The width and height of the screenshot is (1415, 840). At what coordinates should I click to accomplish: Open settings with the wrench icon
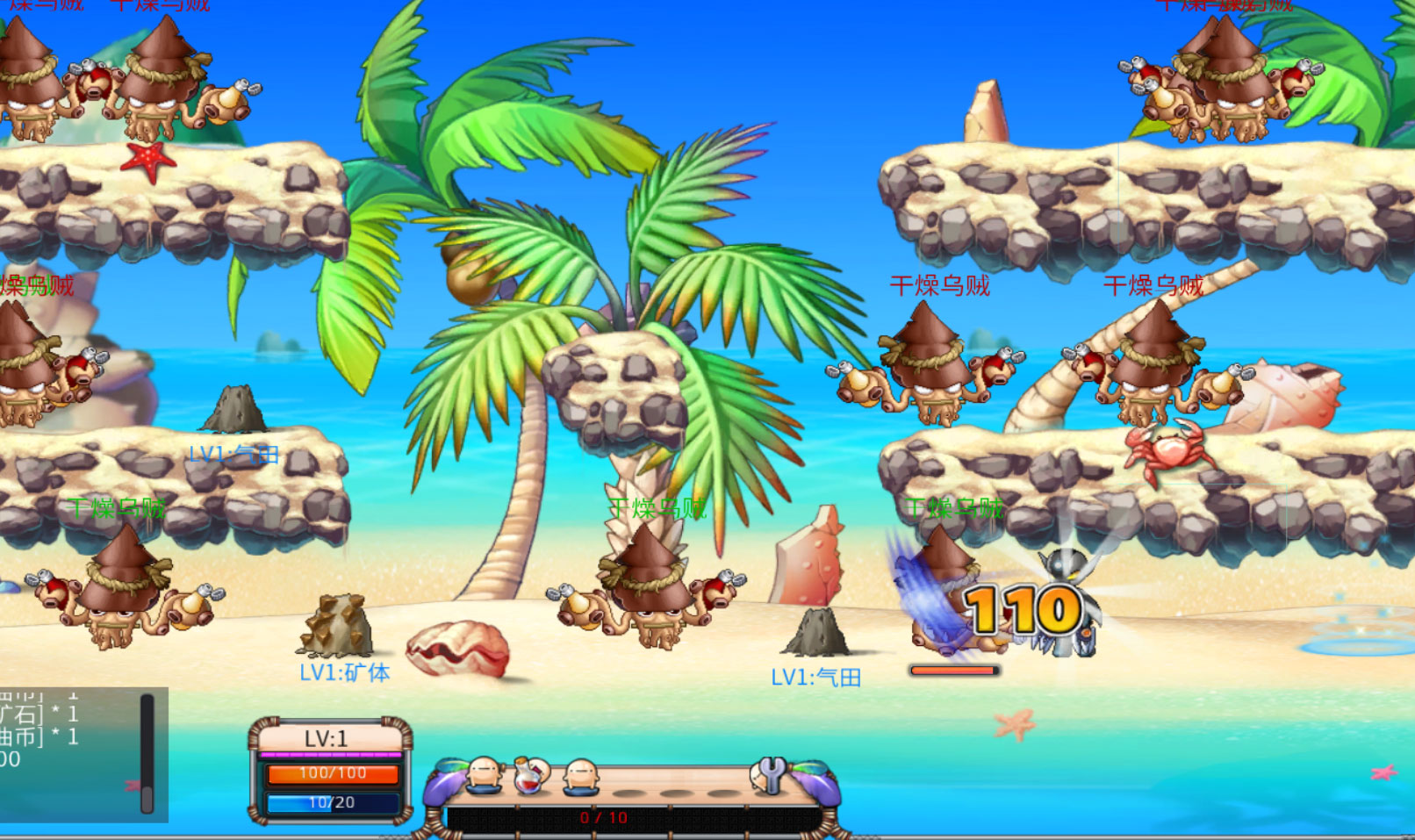770,774
